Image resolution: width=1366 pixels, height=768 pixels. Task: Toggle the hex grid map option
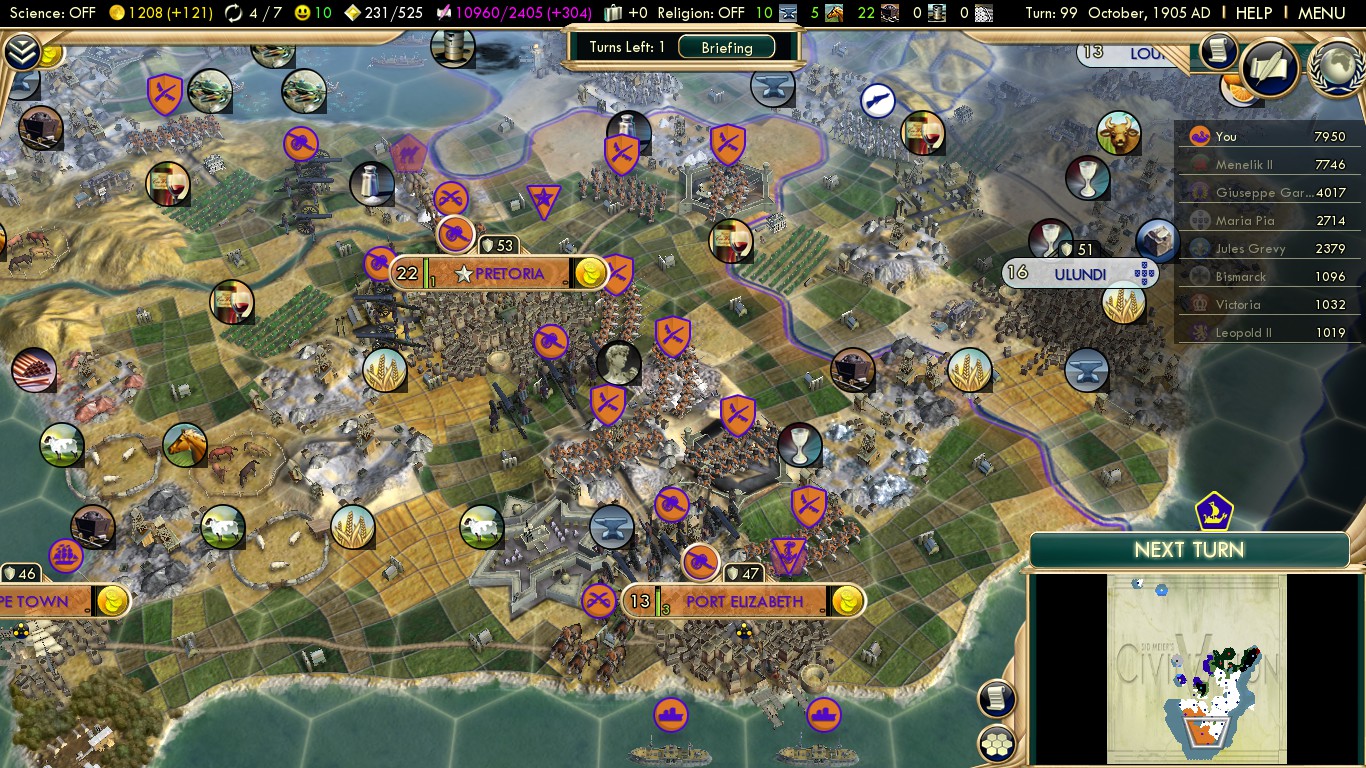click(x=998, y=743)
